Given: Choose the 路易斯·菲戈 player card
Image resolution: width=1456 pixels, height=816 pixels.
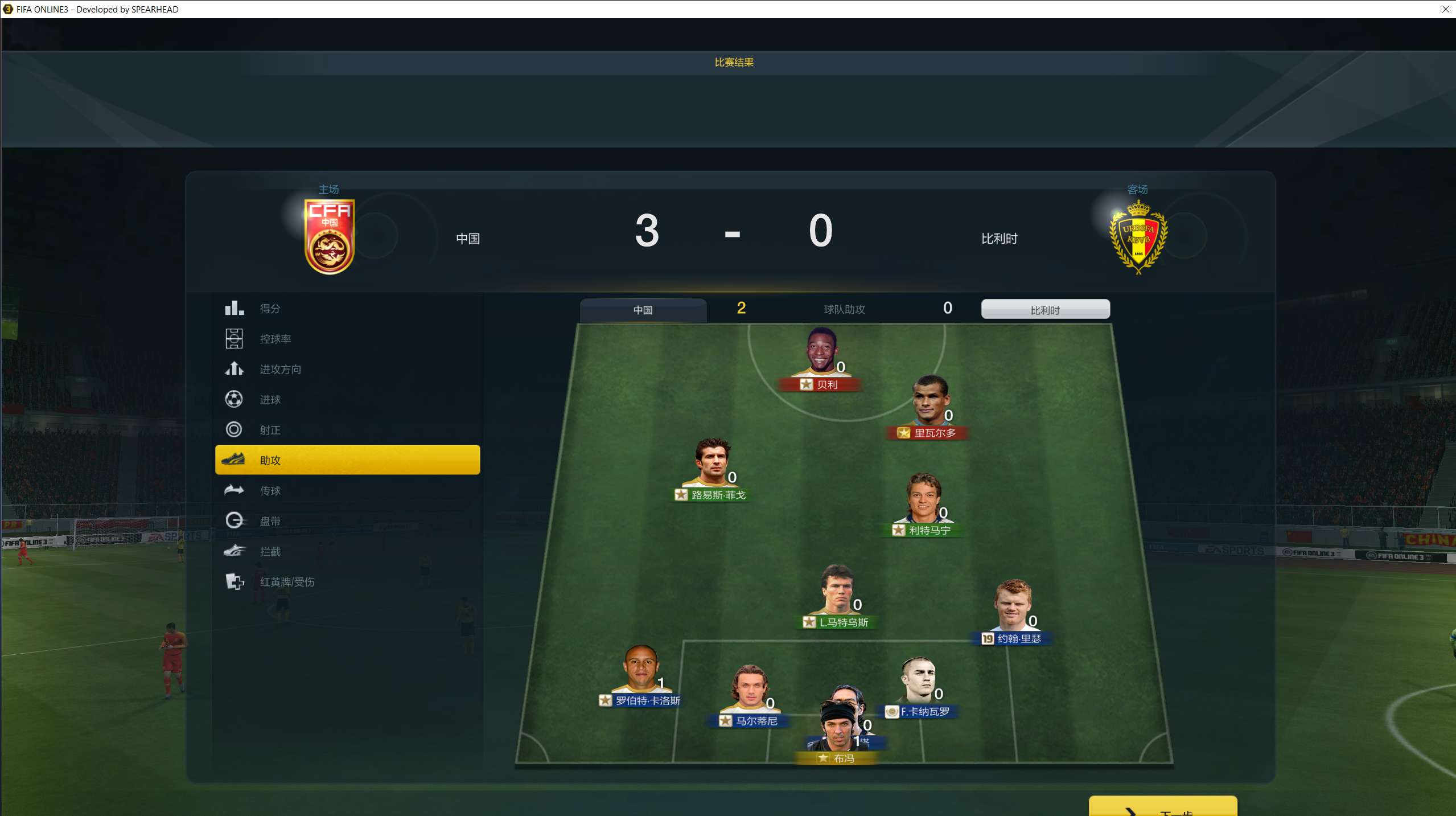Looking at the screenshot, I should [x=711, y=470].
